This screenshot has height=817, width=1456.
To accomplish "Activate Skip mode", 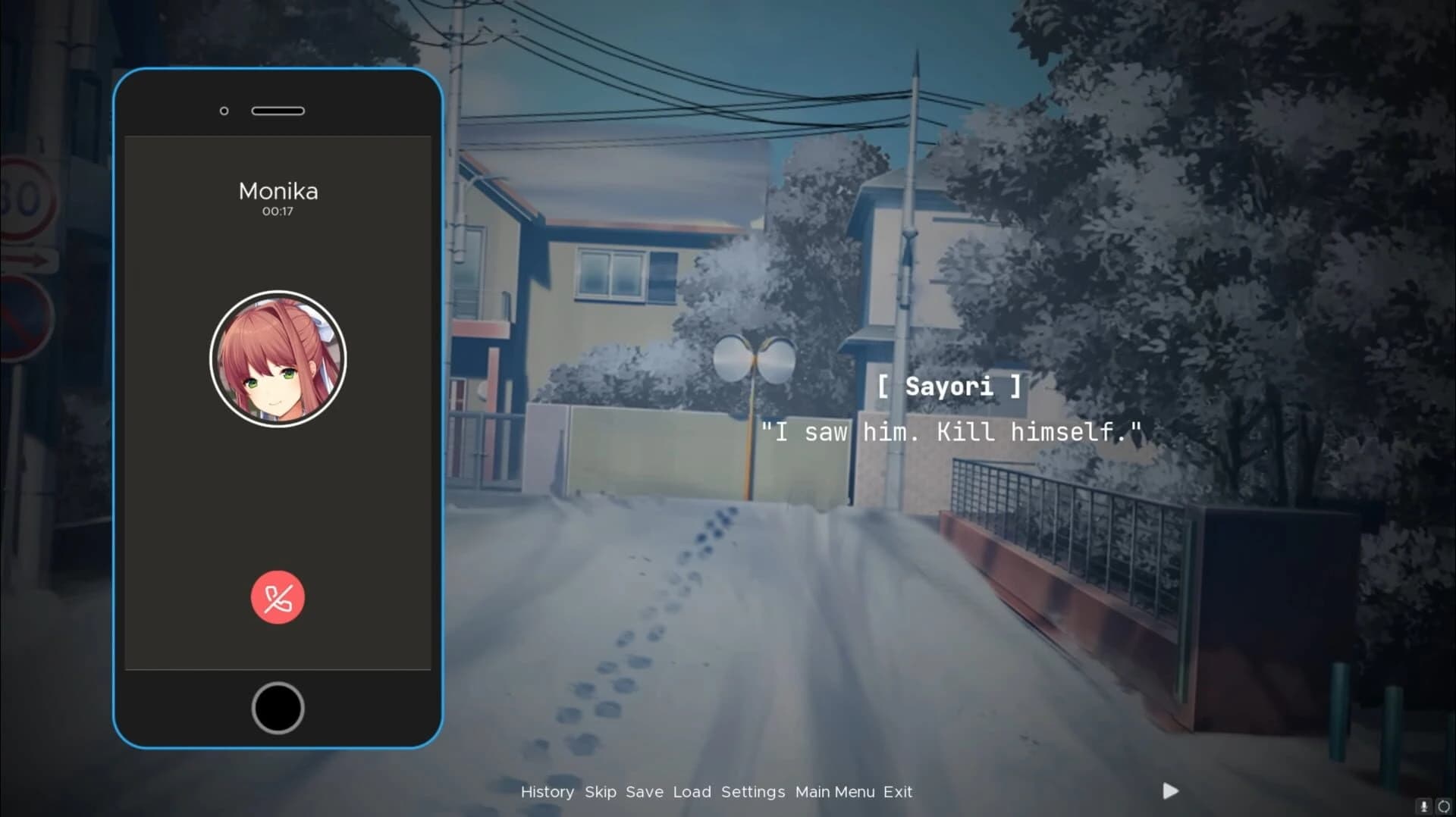I will tap(601, 792).
